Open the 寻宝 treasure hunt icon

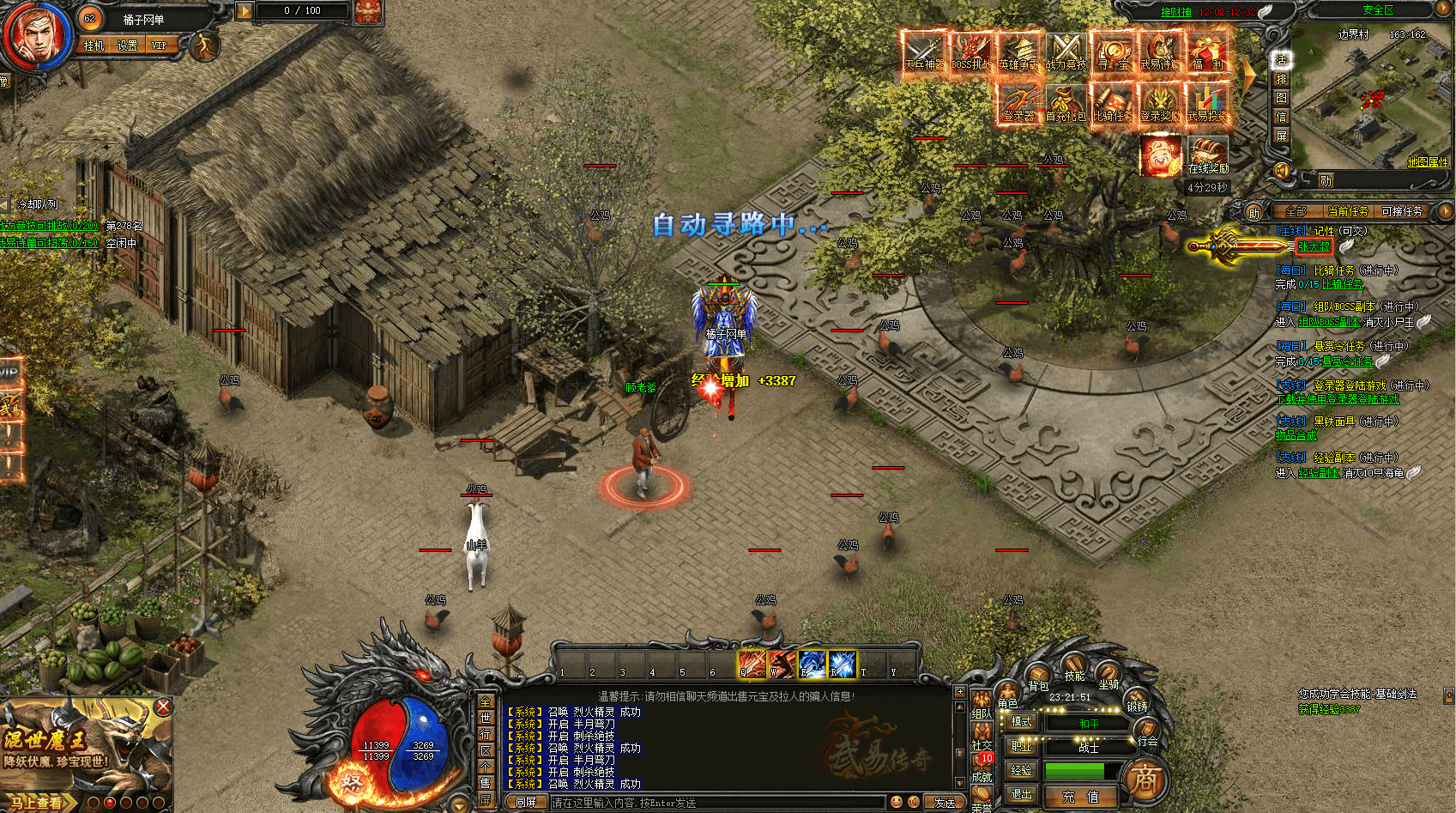pos(1113,52)
